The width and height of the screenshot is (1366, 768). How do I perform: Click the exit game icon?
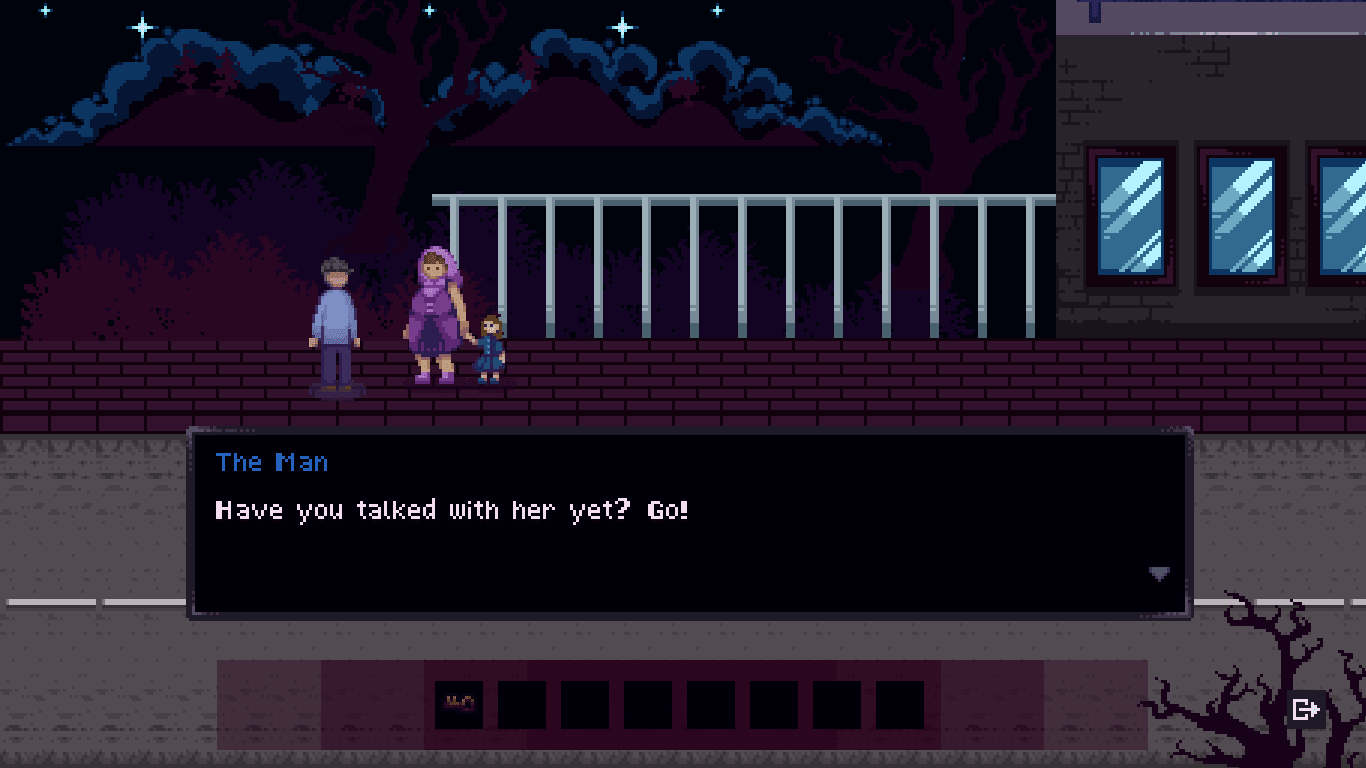coord(1305,709)
